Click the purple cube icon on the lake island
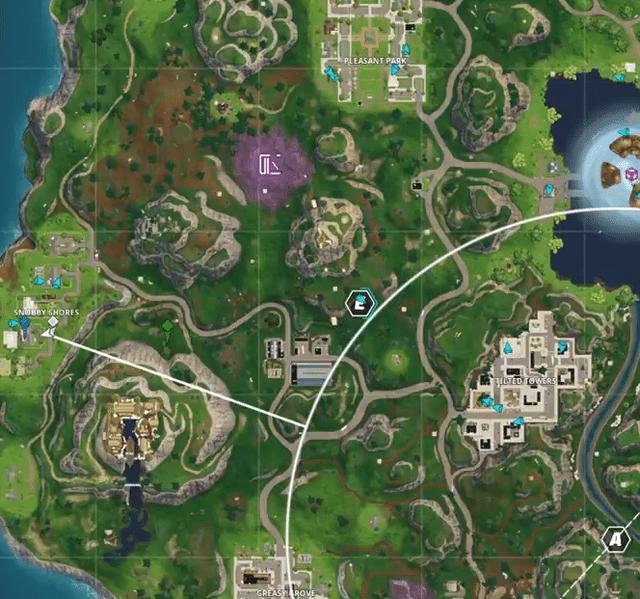This screenshot has height=599, width=640. click(x=631, y=175)
